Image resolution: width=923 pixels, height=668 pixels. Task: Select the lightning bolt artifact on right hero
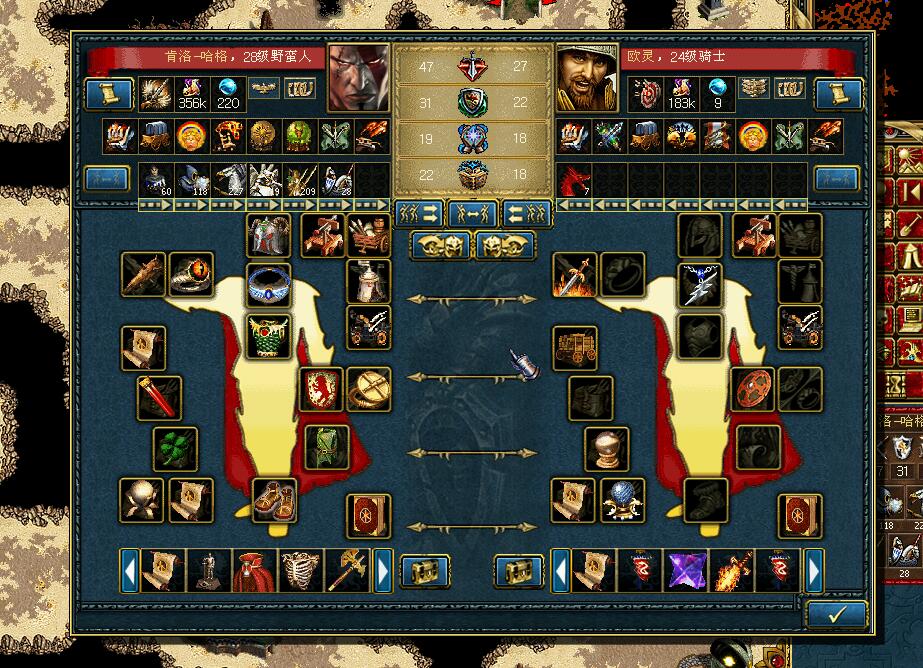point(699,284)
